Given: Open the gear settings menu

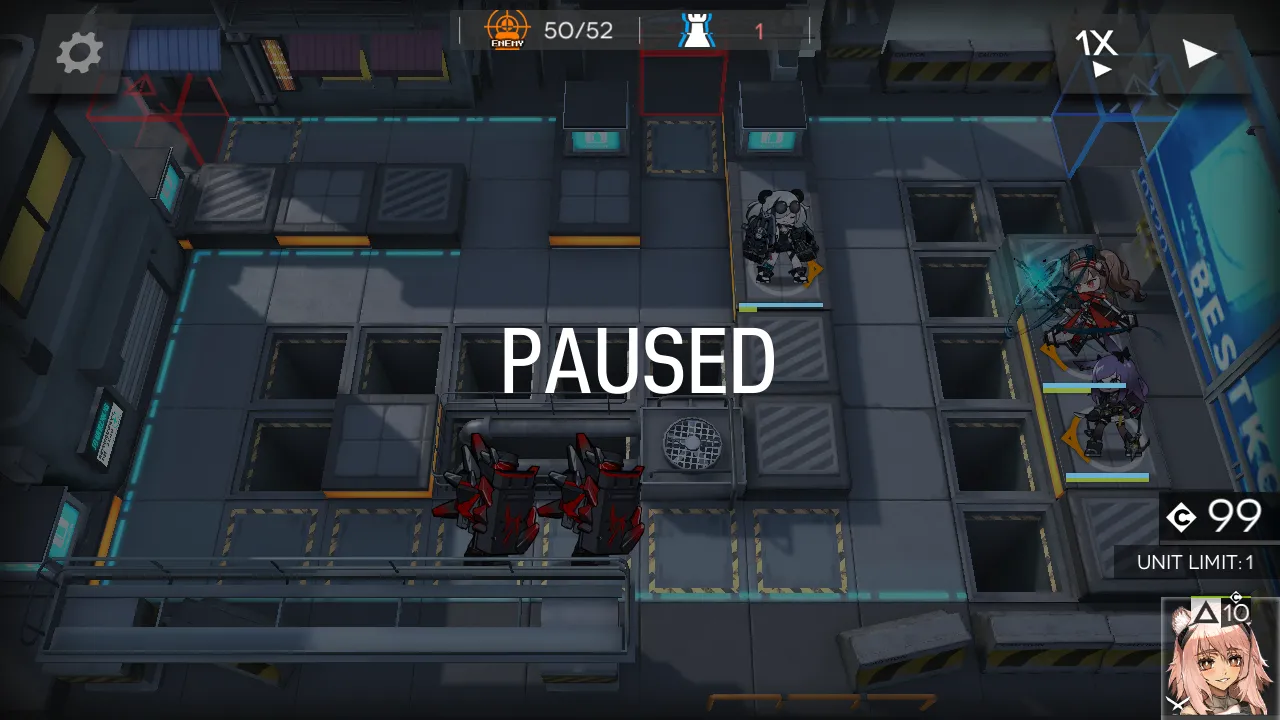Looking at the screenshot, I should [x=79, y=53].
